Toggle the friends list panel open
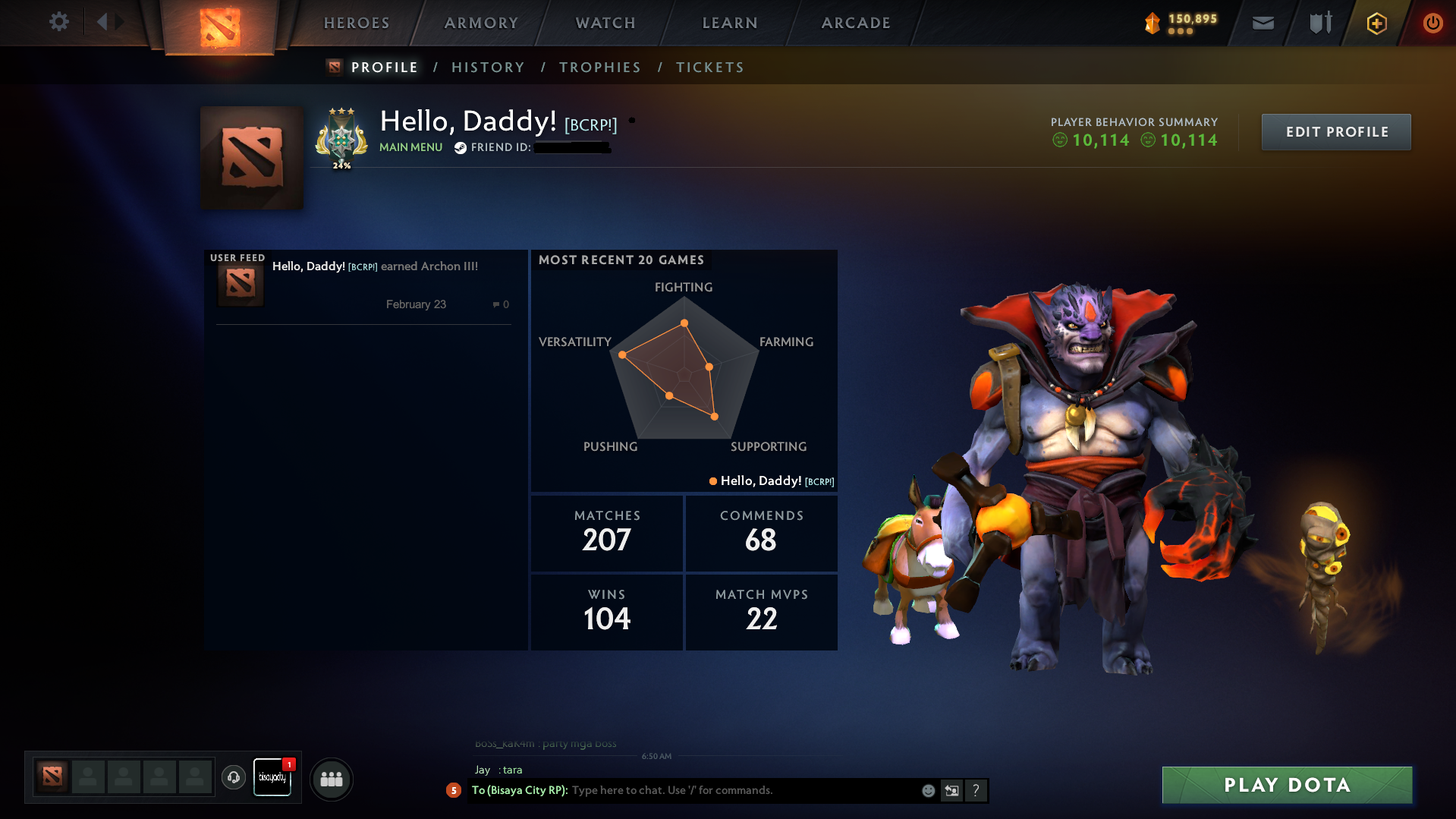Image resolution: width=1456 pixels, height=819 pixels. coord(331,779)
